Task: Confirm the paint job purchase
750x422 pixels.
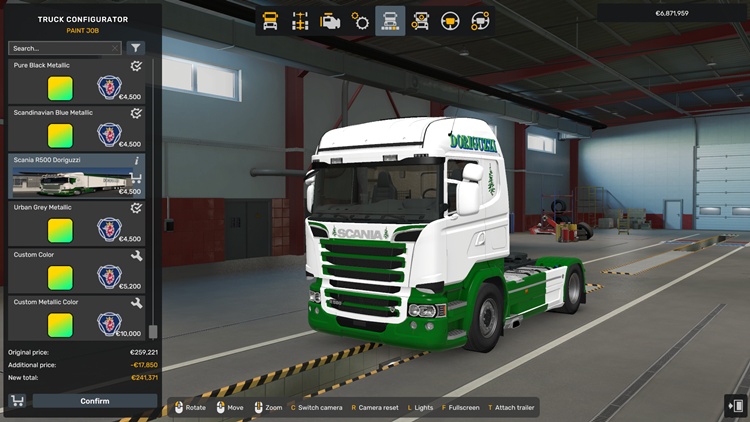Action: [95, 401]
